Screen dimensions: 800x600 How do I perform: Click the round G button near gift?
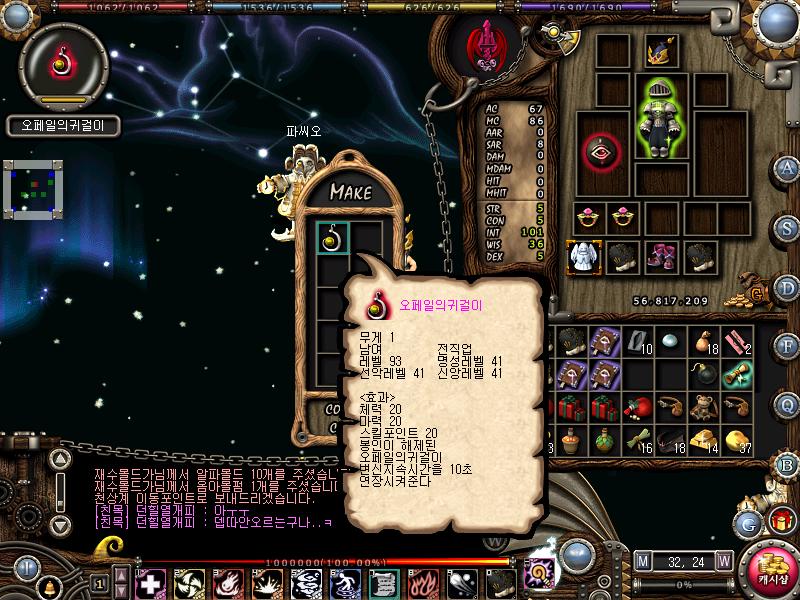(x=745, y=522)
